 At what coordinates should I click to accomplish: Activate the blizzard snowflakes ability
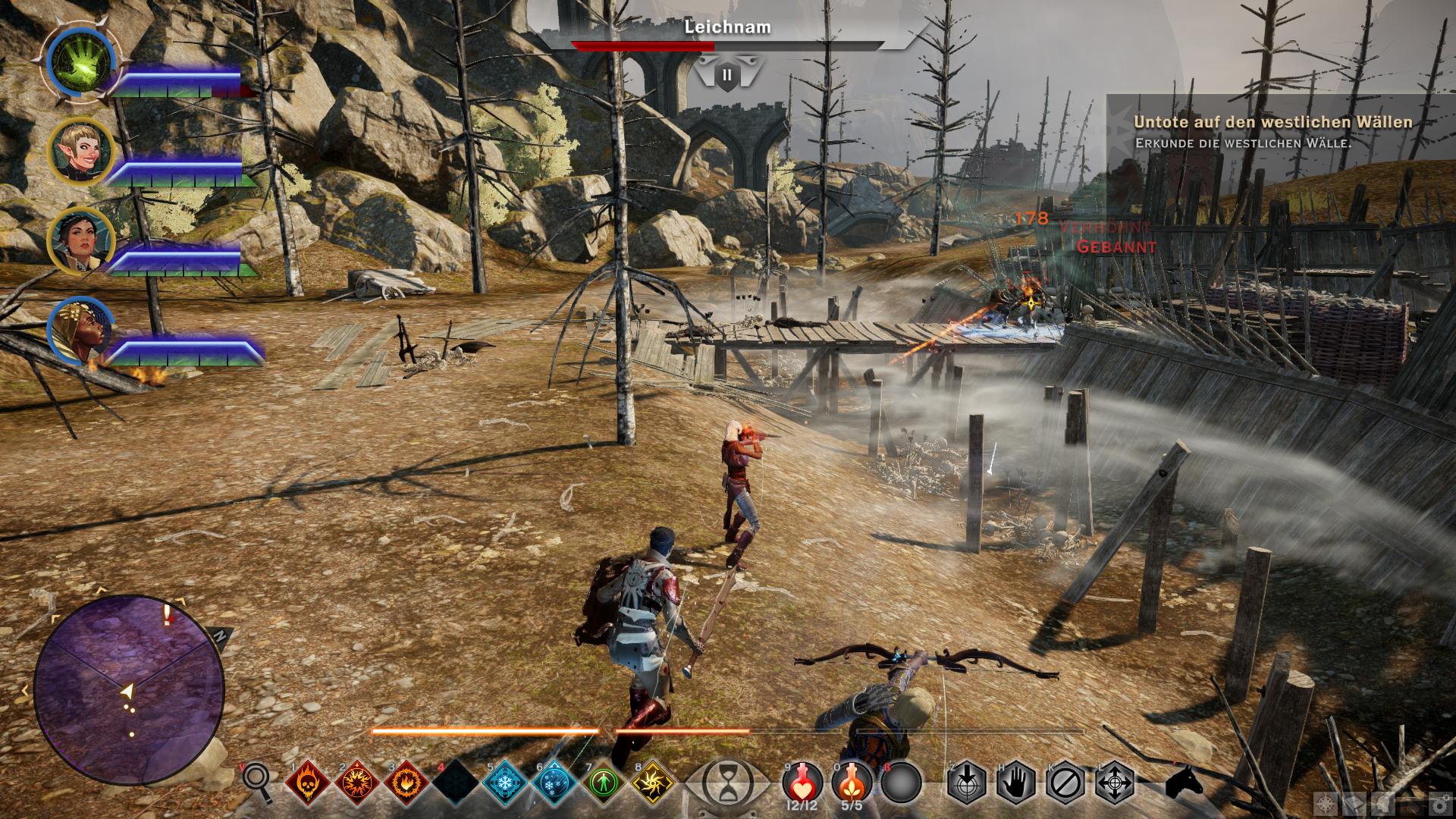(554, 782)
